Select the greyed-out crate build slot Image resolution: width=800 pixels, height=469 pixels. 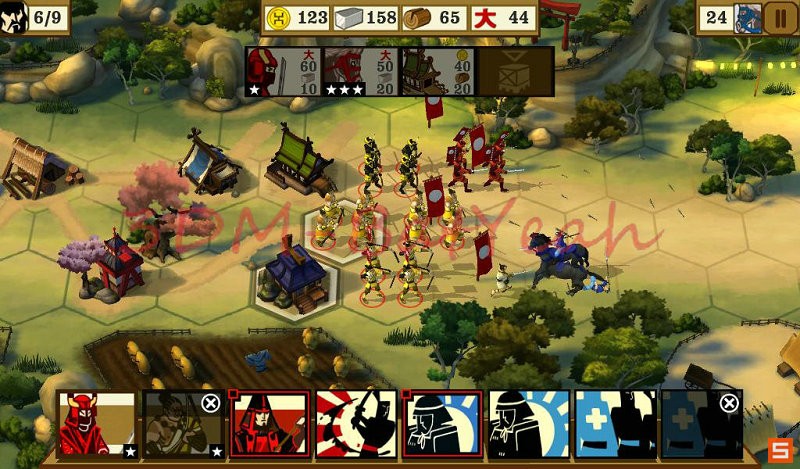point(515,71)
